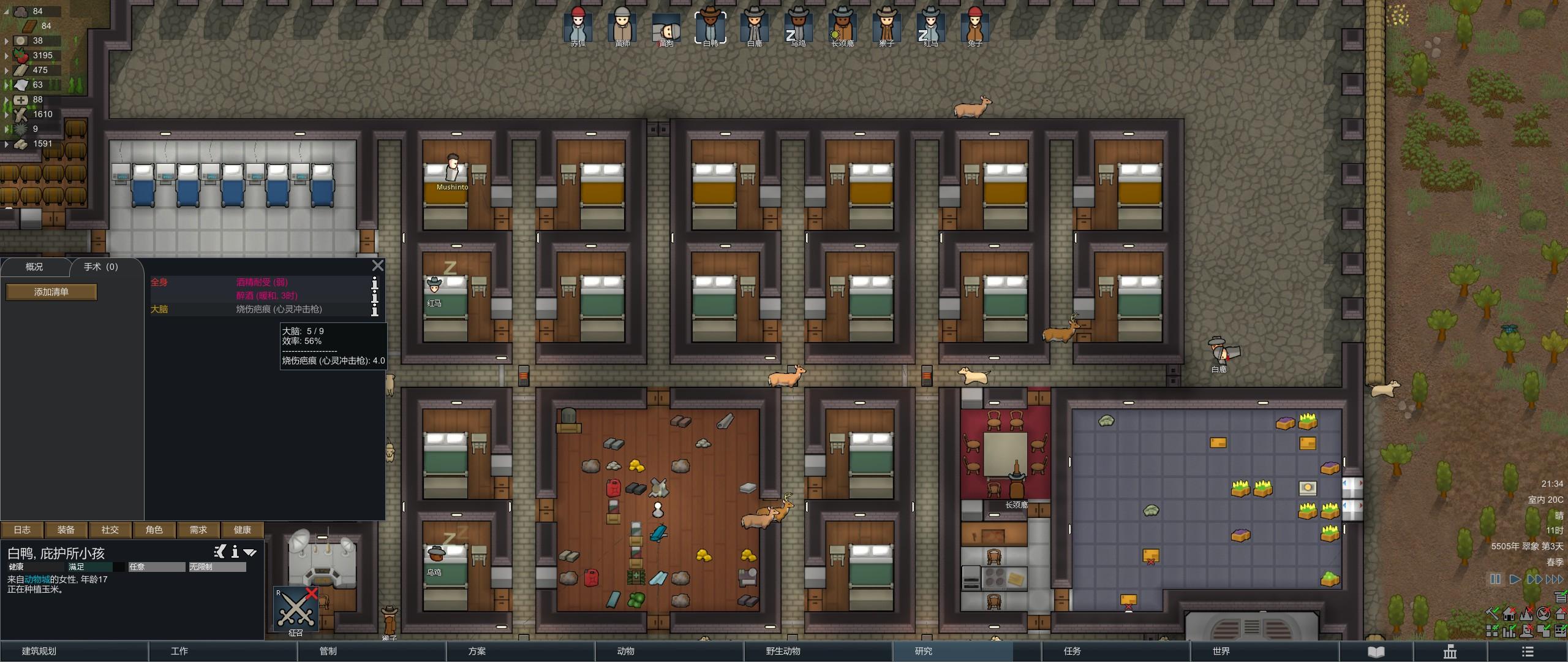Click the 添加清单 add bill button

(51, 292)
